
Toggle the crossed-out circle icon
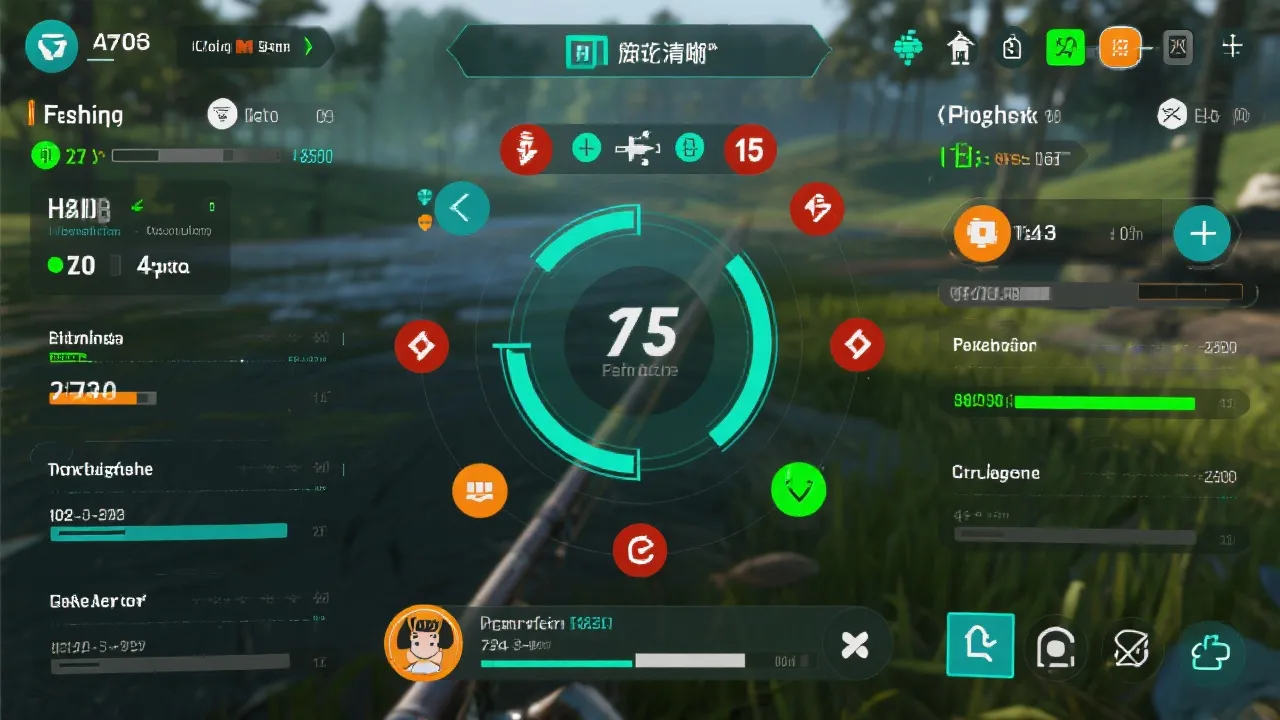tap(1130, 648)
